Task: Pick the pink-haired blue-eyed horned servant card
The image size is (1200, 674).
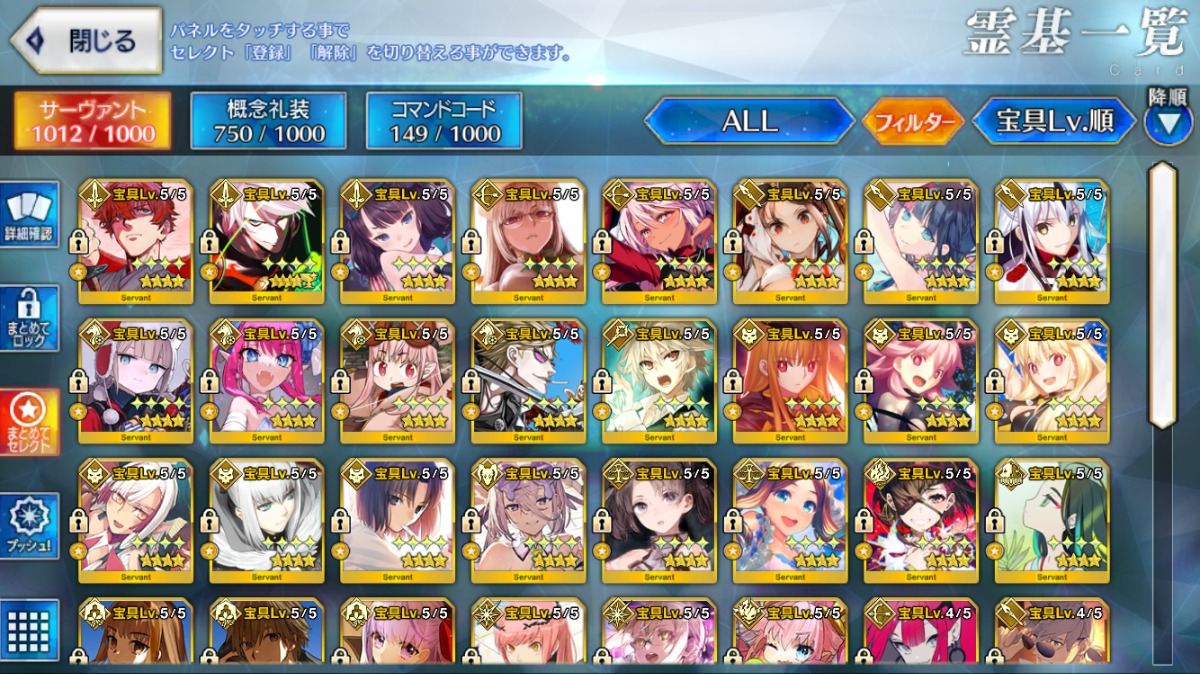Action: [267, 380]
